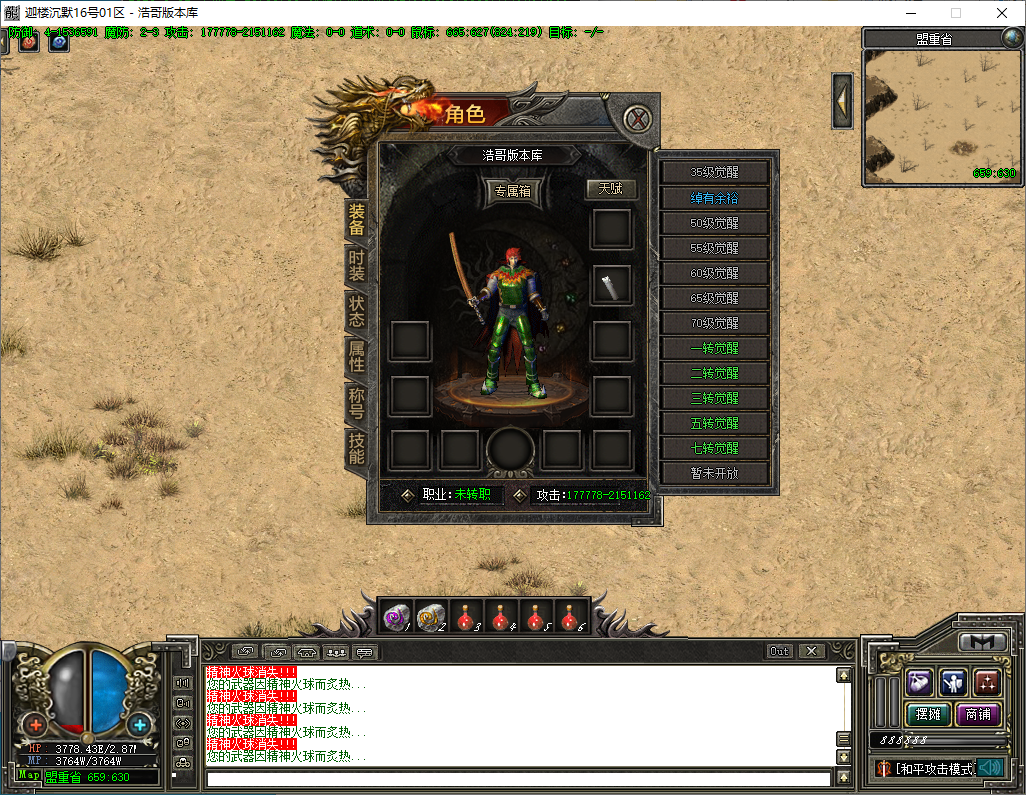Open the 属性 attributes tab
This screenshot has width=1026, height=795.
356,357
